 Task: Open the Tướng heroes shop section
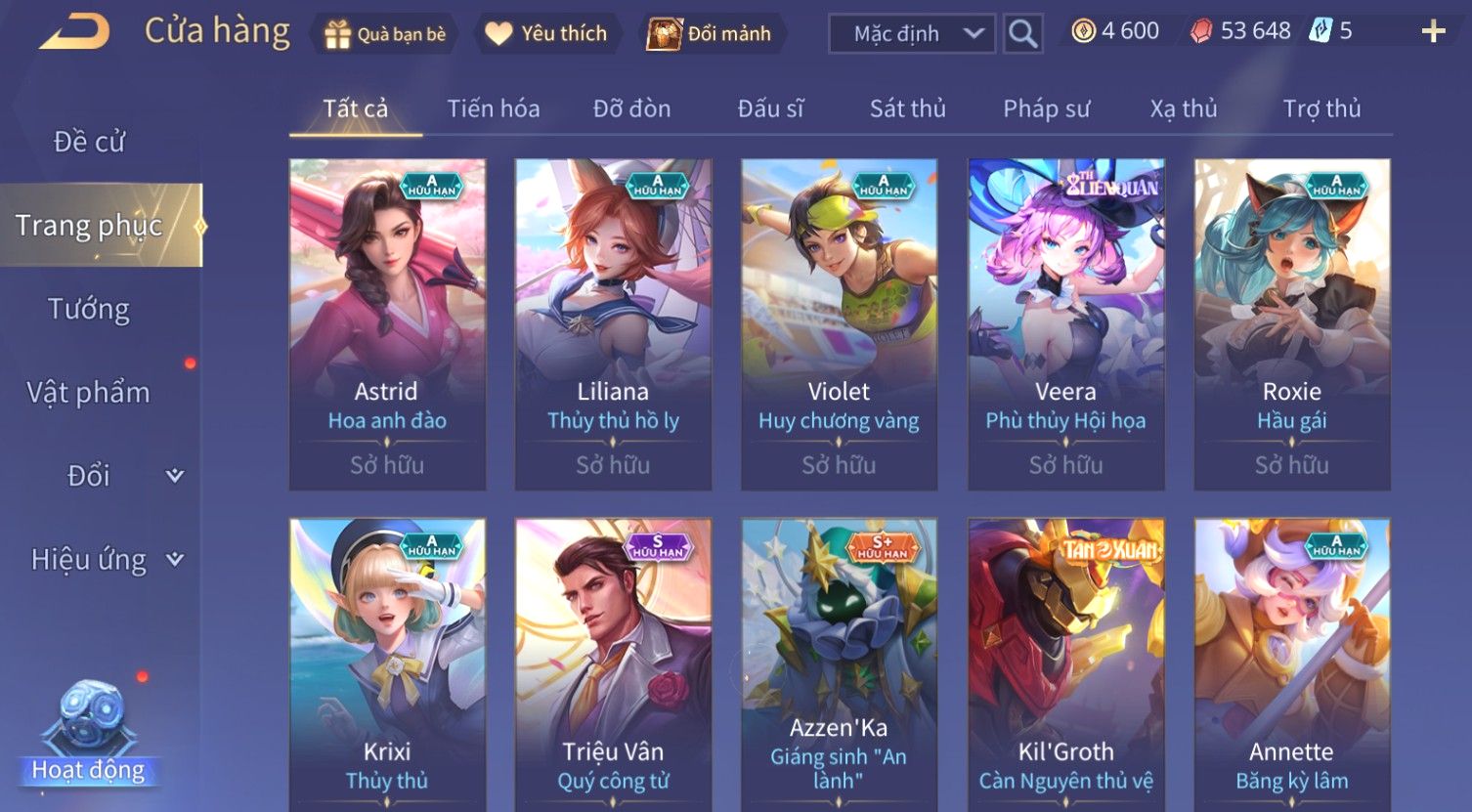[x=89, y=309]
